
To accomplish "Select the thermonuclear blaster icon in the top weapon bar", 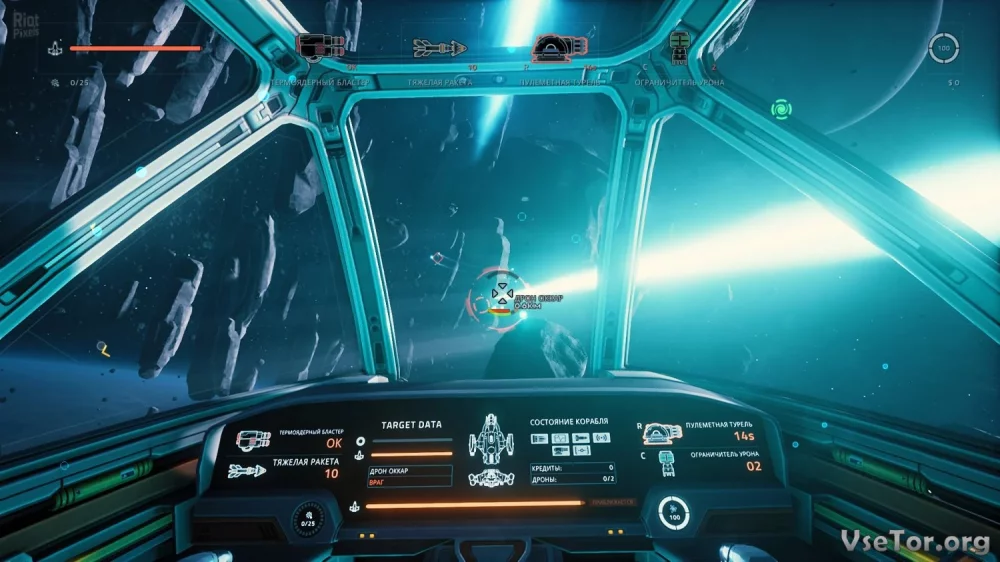I will 321,45.
